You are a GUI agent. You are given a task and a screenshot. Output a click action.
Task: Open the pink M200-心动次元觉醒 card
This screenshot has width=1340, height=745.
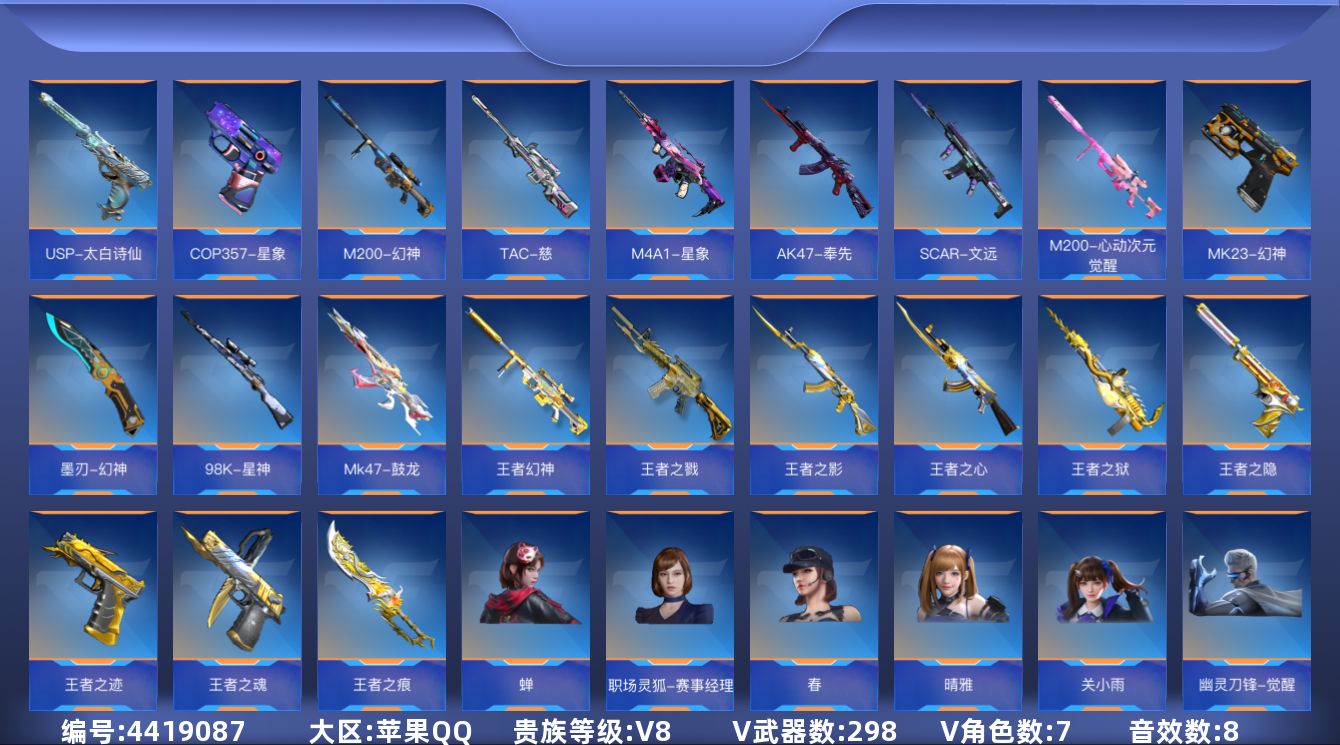pos(1101,178)
